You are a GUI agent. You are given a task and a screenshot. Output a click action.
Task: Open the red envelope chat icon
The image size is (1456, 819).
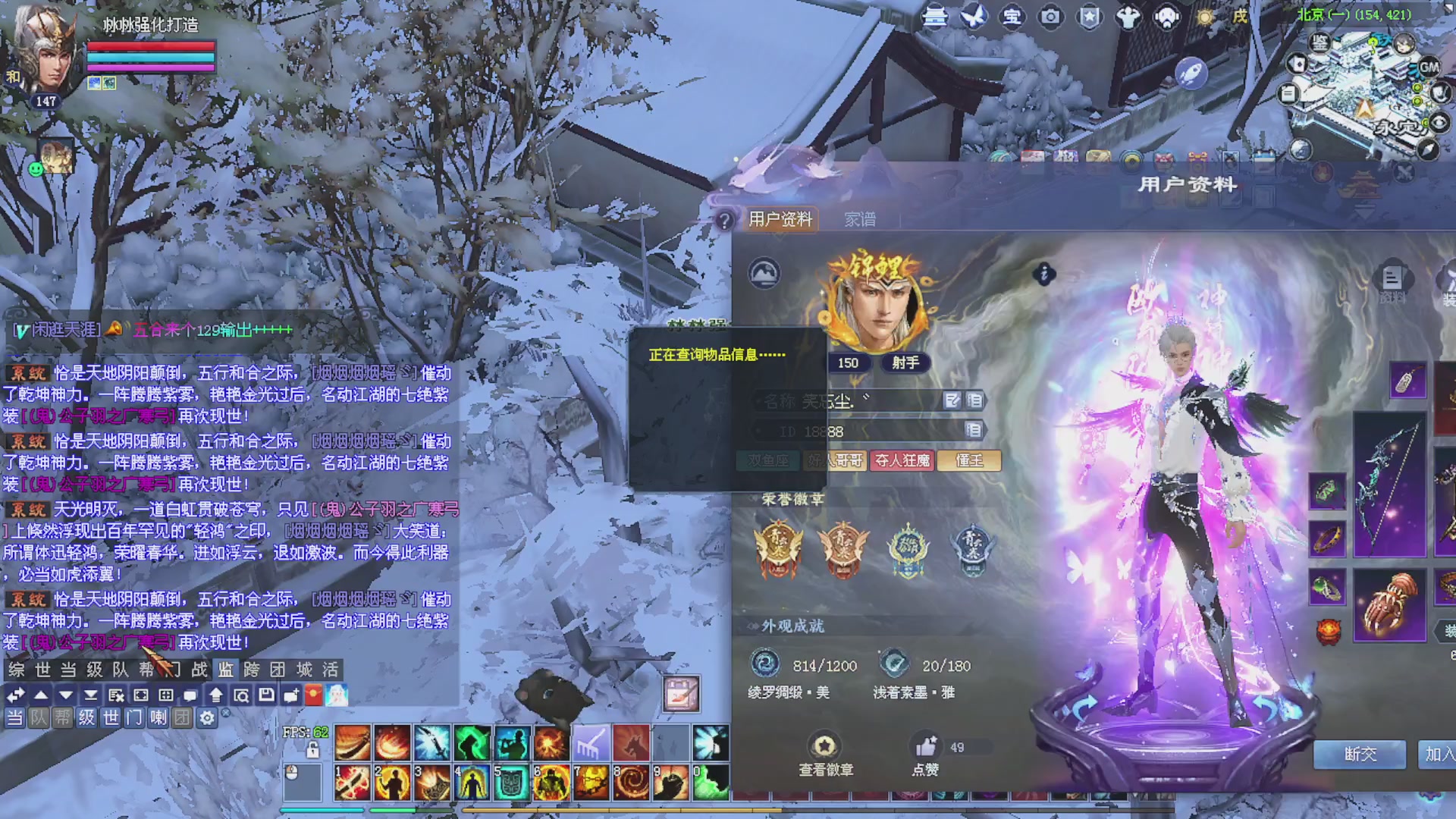[313, 695]
